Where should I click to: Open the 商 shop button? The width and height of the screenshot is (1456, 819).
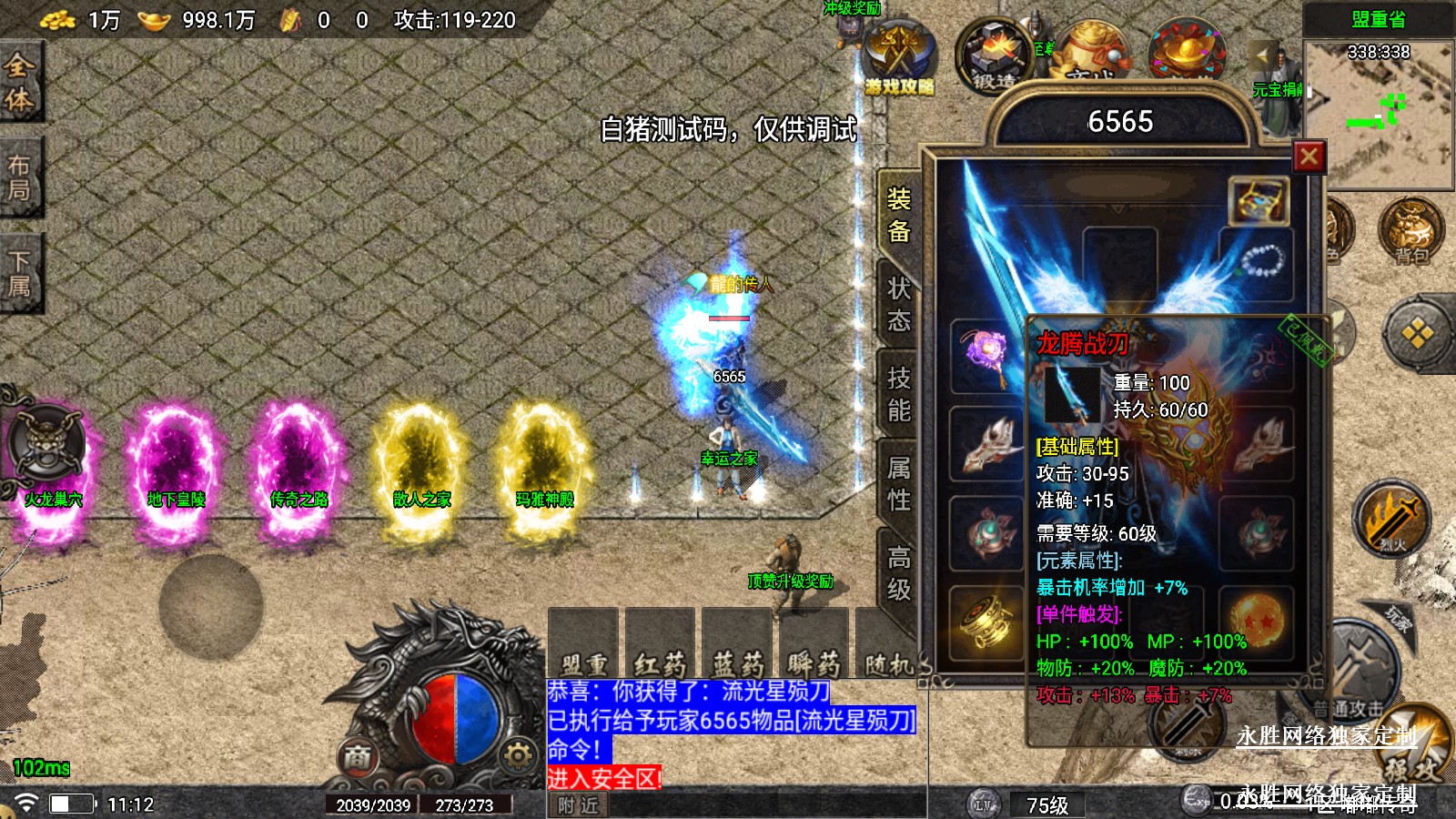tap(358, 756)
